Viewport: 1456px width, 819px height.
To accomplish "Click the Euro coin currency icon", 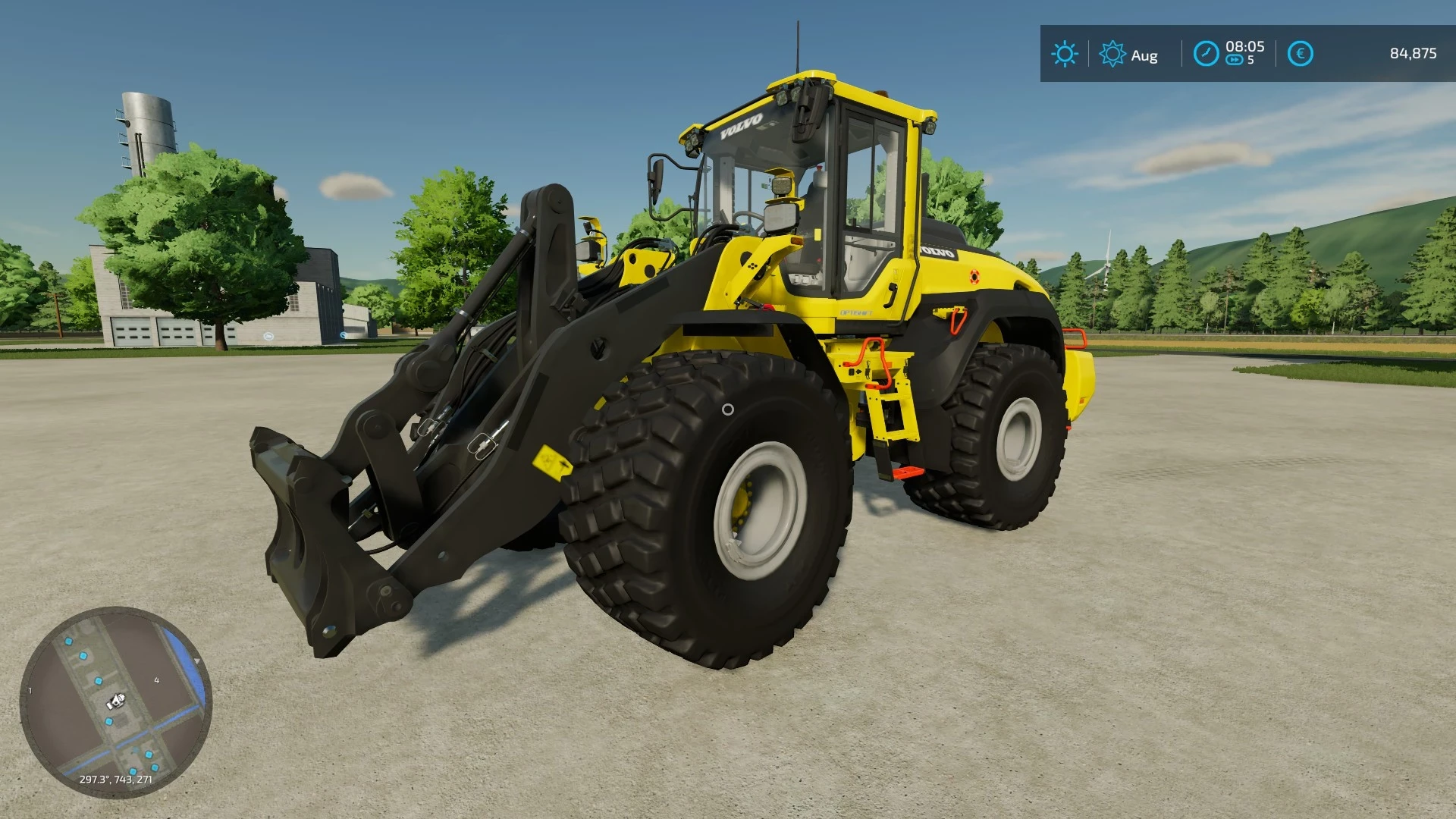I will [x=1301, y=52].
